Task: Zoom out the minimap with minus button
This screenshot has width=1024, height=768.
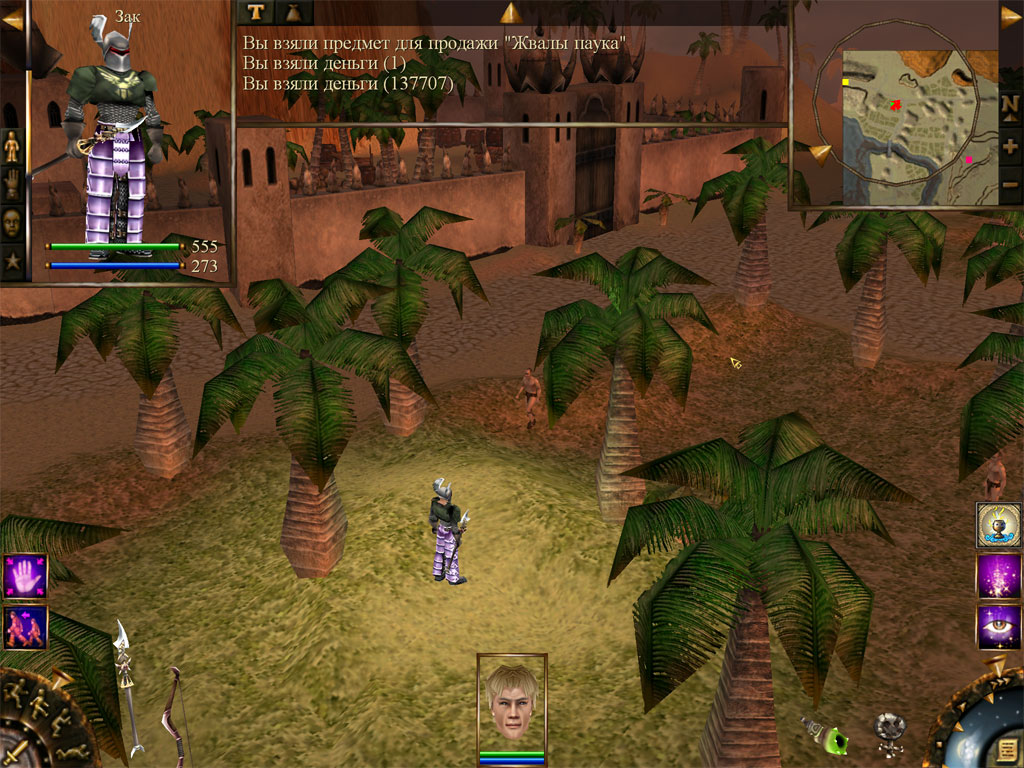Action: point(1011,184)
